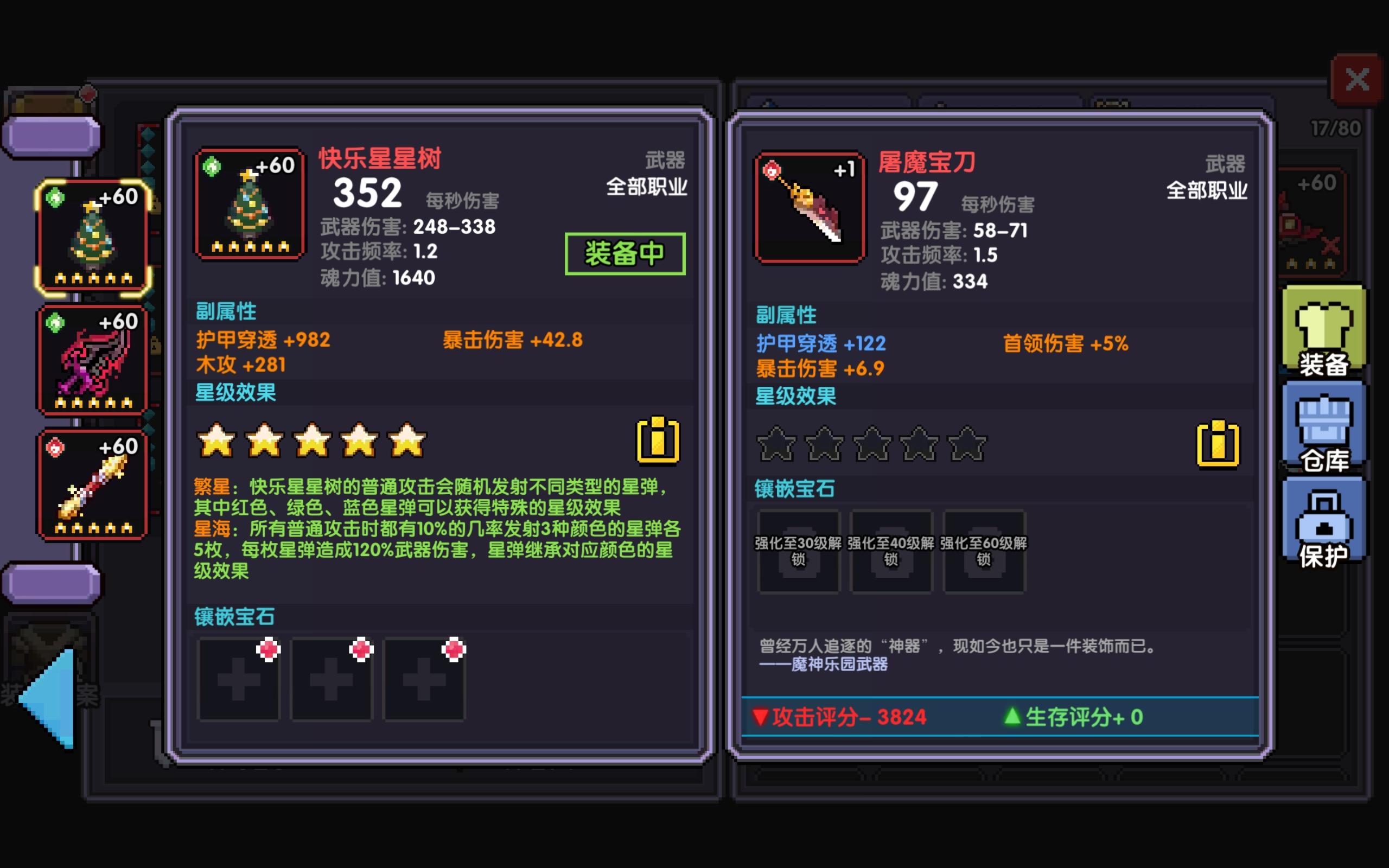This screenshot has width=1389, height=868.
Task: Select the golden spear item in the sidebar
Action: tap(92, 485)
